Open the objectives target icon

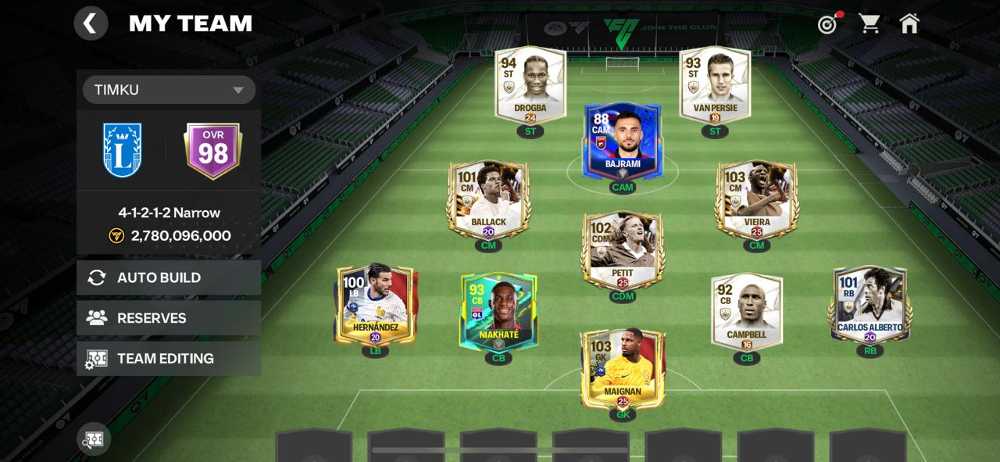click(x=827, y=24)
